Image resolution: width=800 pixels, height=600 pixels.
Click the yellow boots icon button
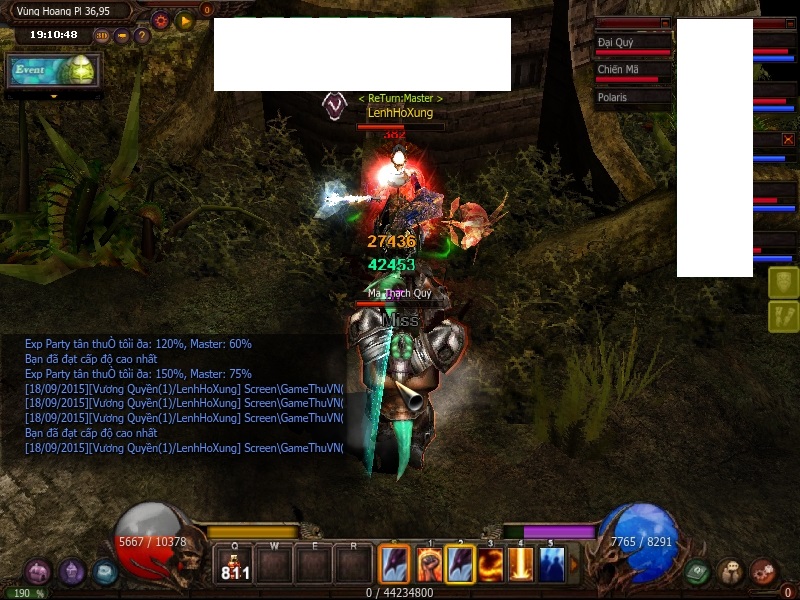click(783, 317)
